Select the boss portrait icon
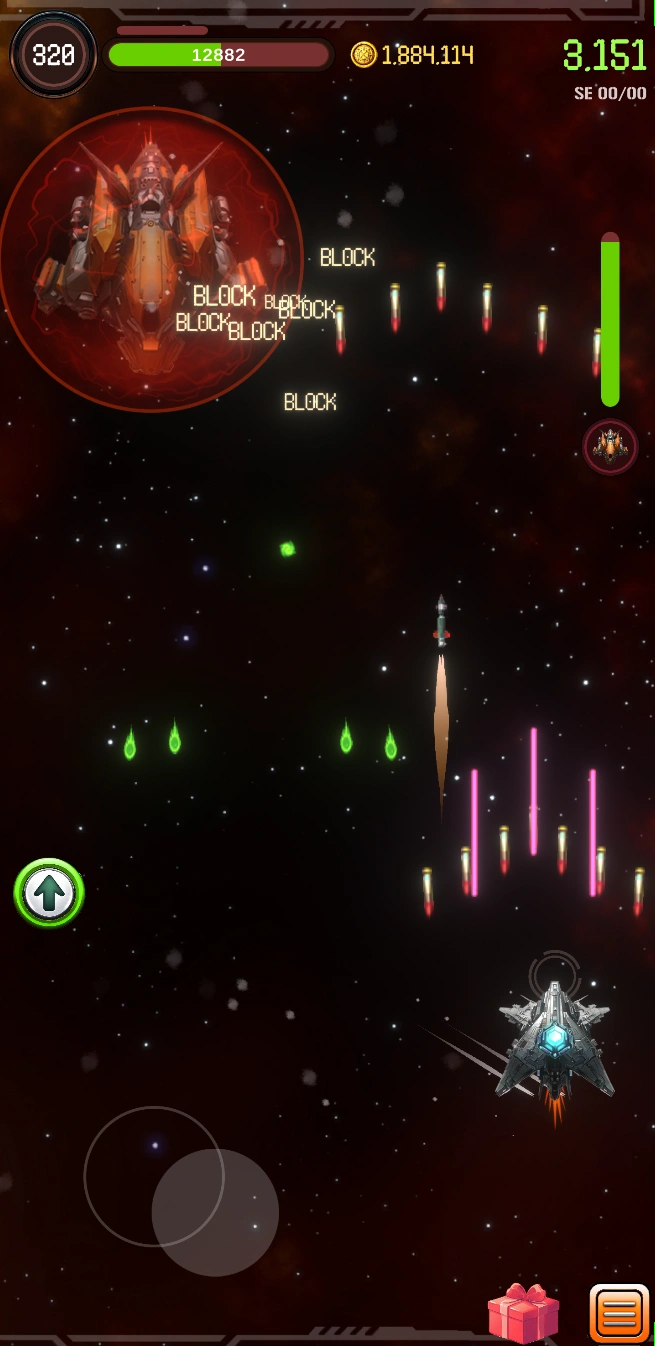 pyautogui.click(x=610, y=446)
